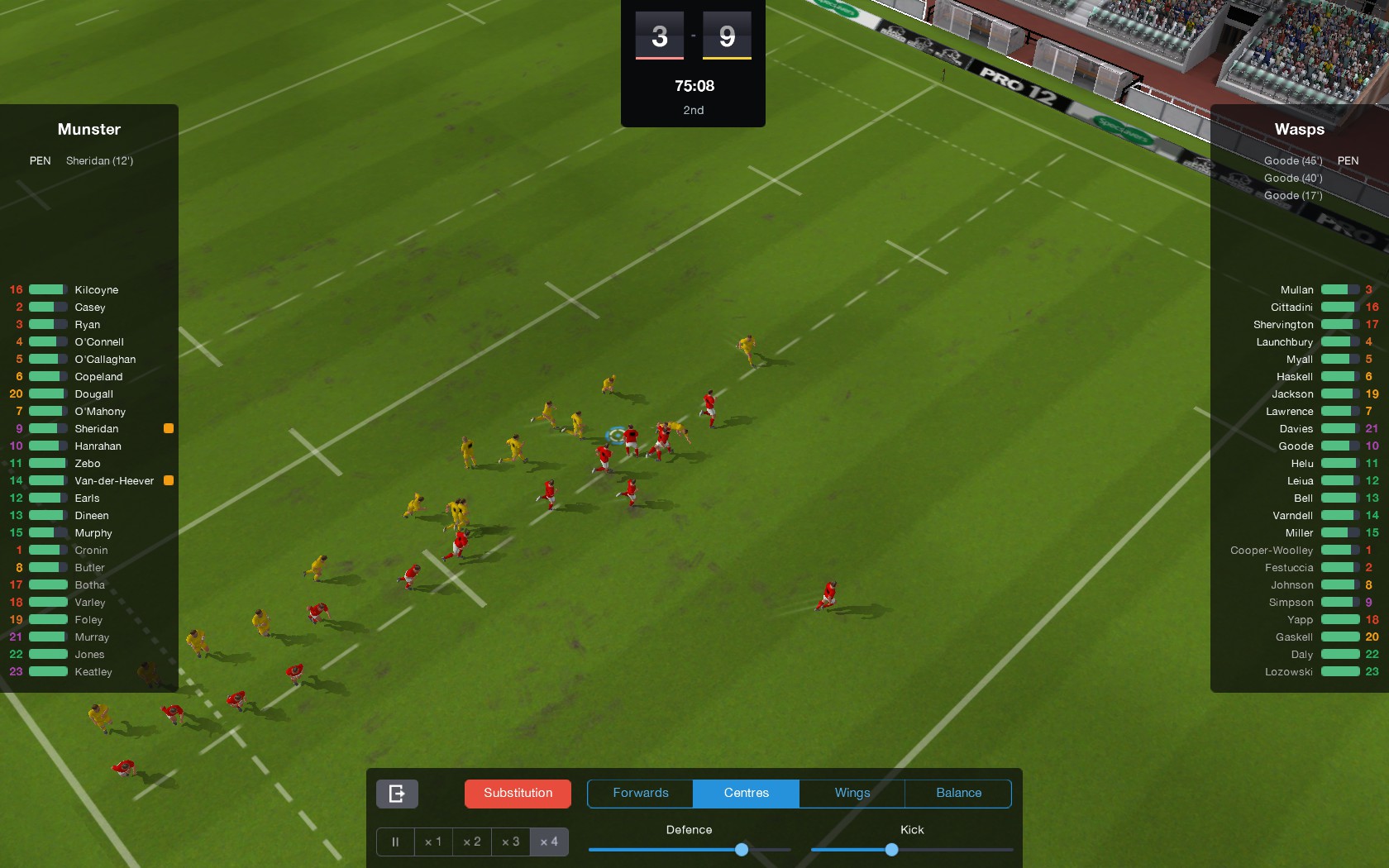The height and width of the screenshot is (868, 1389).
Task: Switch to the Forwards tab
Action: point(640,793)
